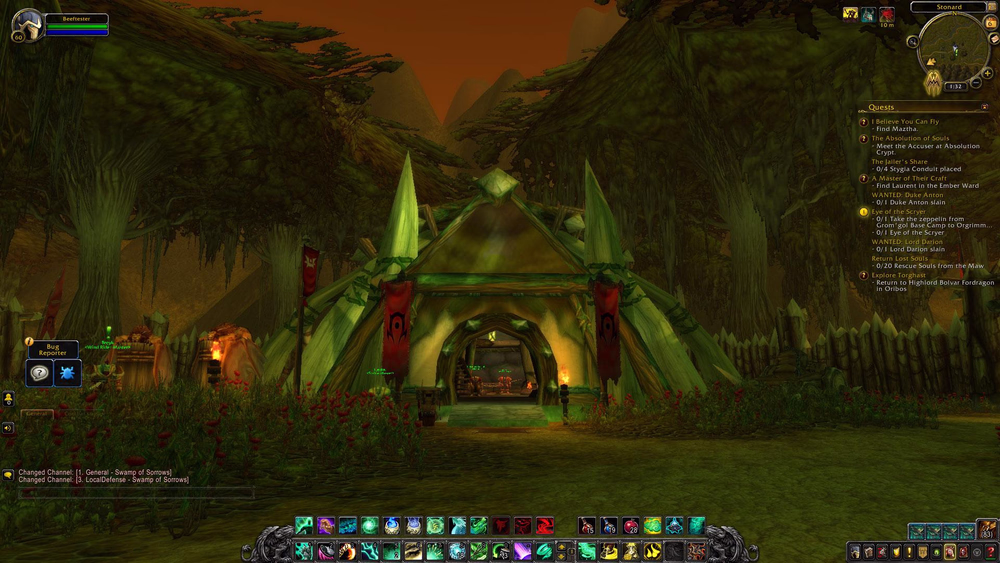Viewport: 1000px width, 563px height.
Task: Open the character info micro button
Action: [x=855, y=552]
